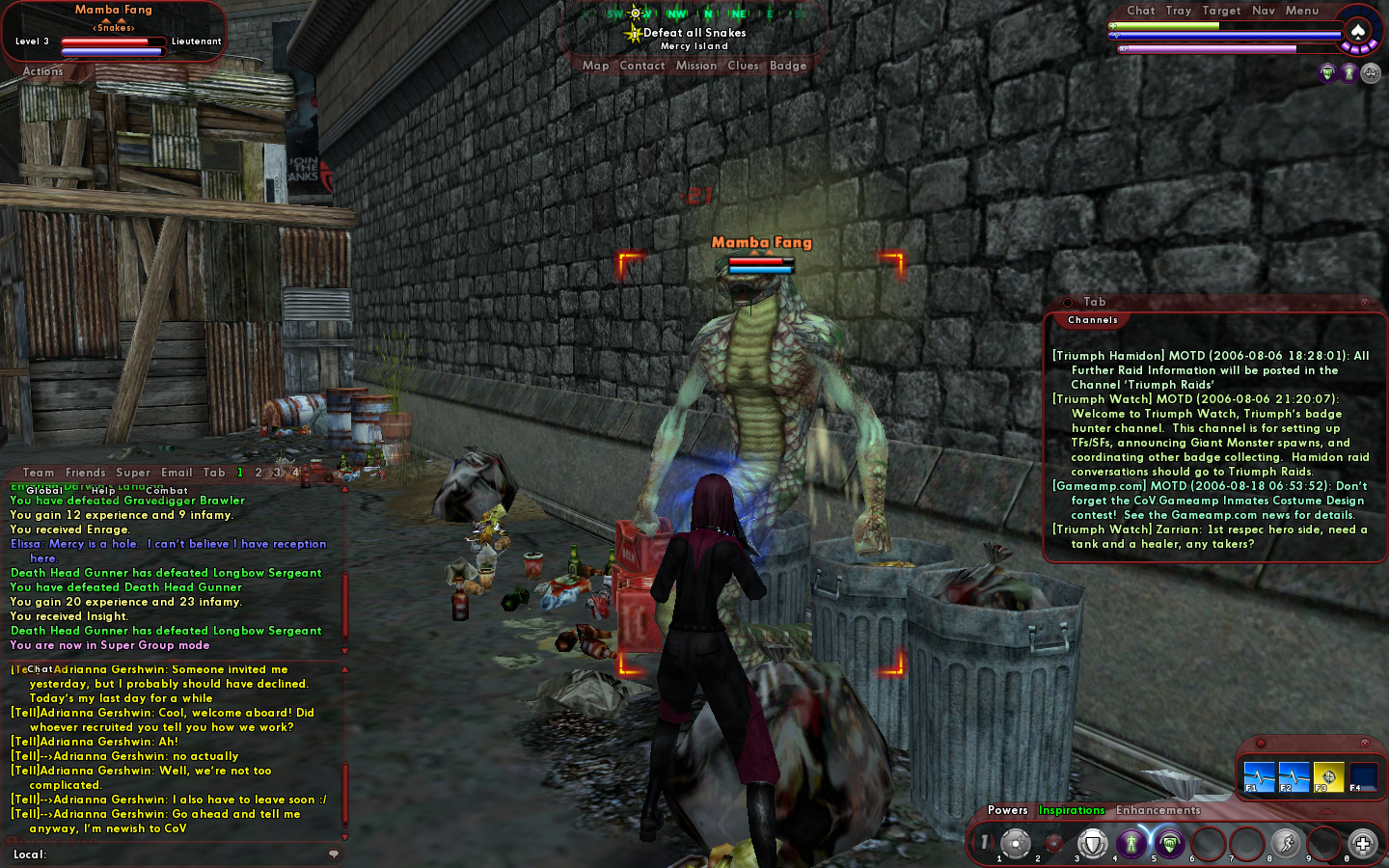View the Badge window
The height and width of the screenshot is (868, 1389).
pos(787,66)
